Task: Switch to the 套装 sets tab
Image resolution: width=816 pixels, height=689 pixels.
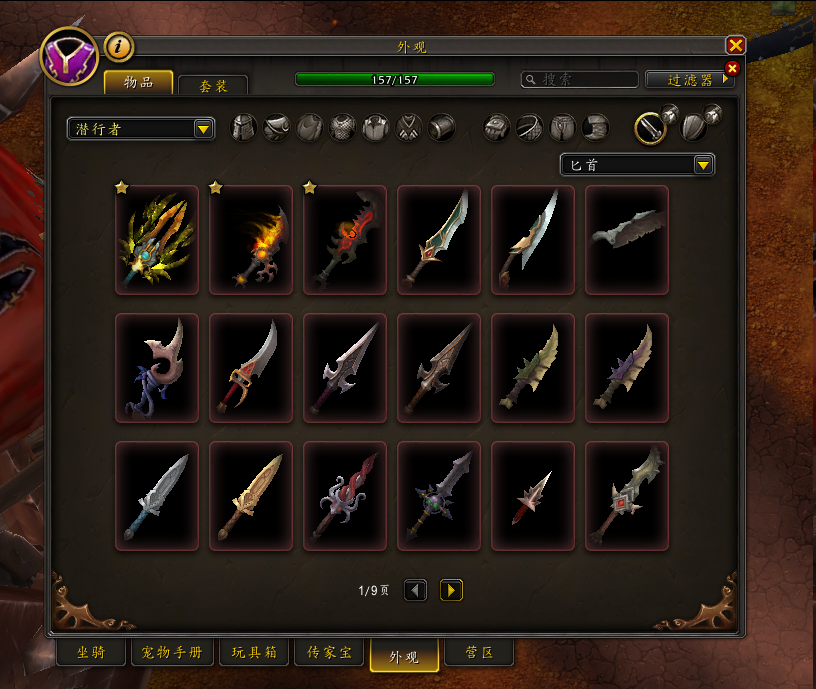Action: click(212, 86)
